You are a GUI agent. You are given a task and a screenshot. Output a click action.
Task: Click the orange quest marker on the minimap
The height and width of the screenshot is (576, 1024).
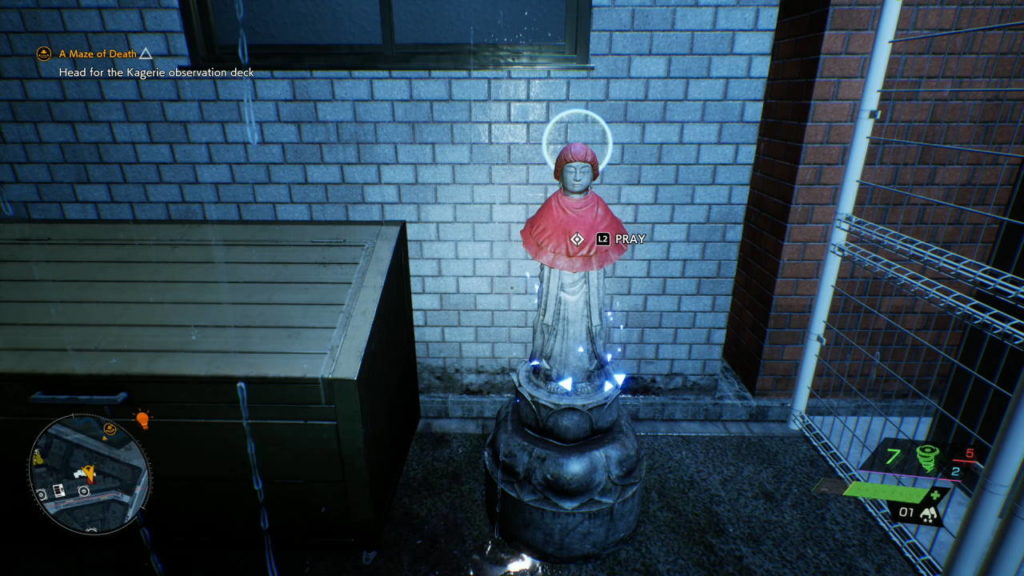coord(111,430)
